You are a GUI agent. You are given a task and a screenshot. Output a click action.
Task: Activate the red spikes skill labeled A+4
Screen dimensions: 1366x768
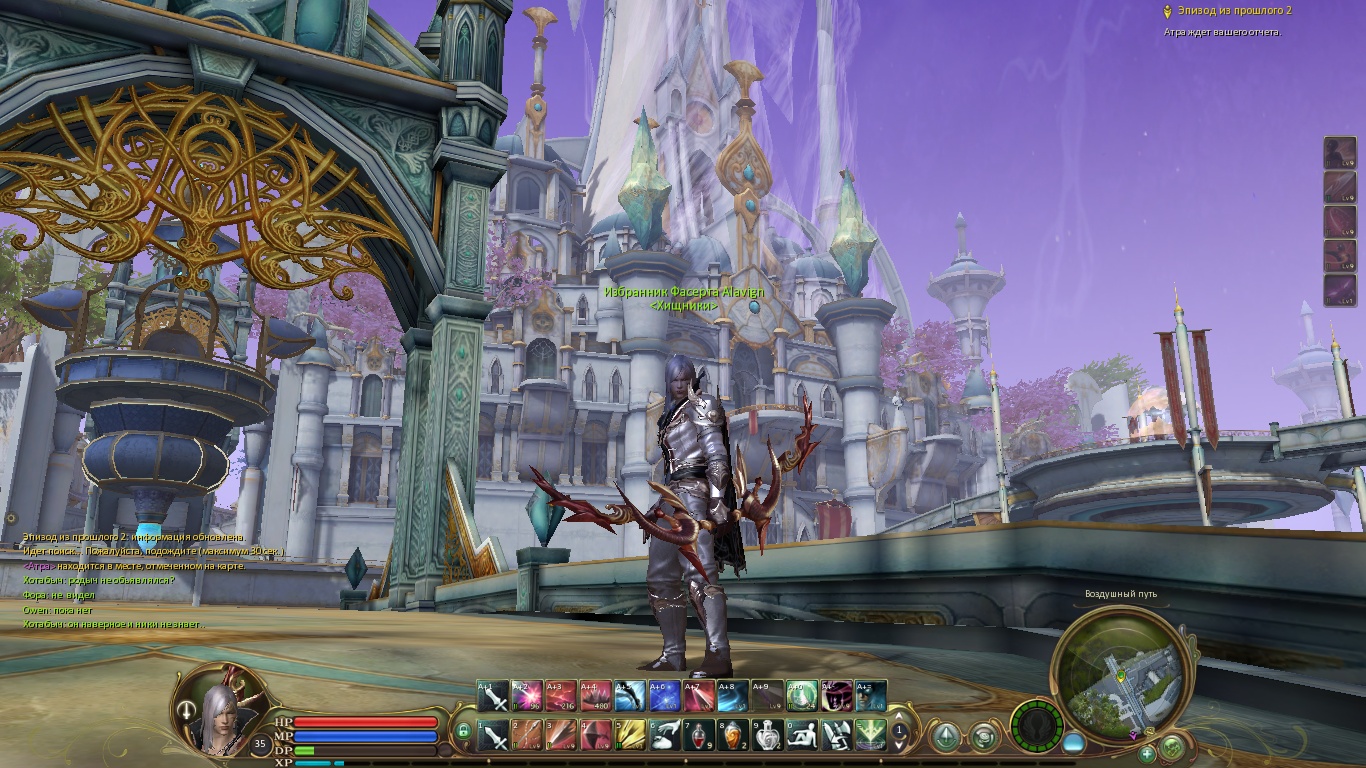coord(596,696)
